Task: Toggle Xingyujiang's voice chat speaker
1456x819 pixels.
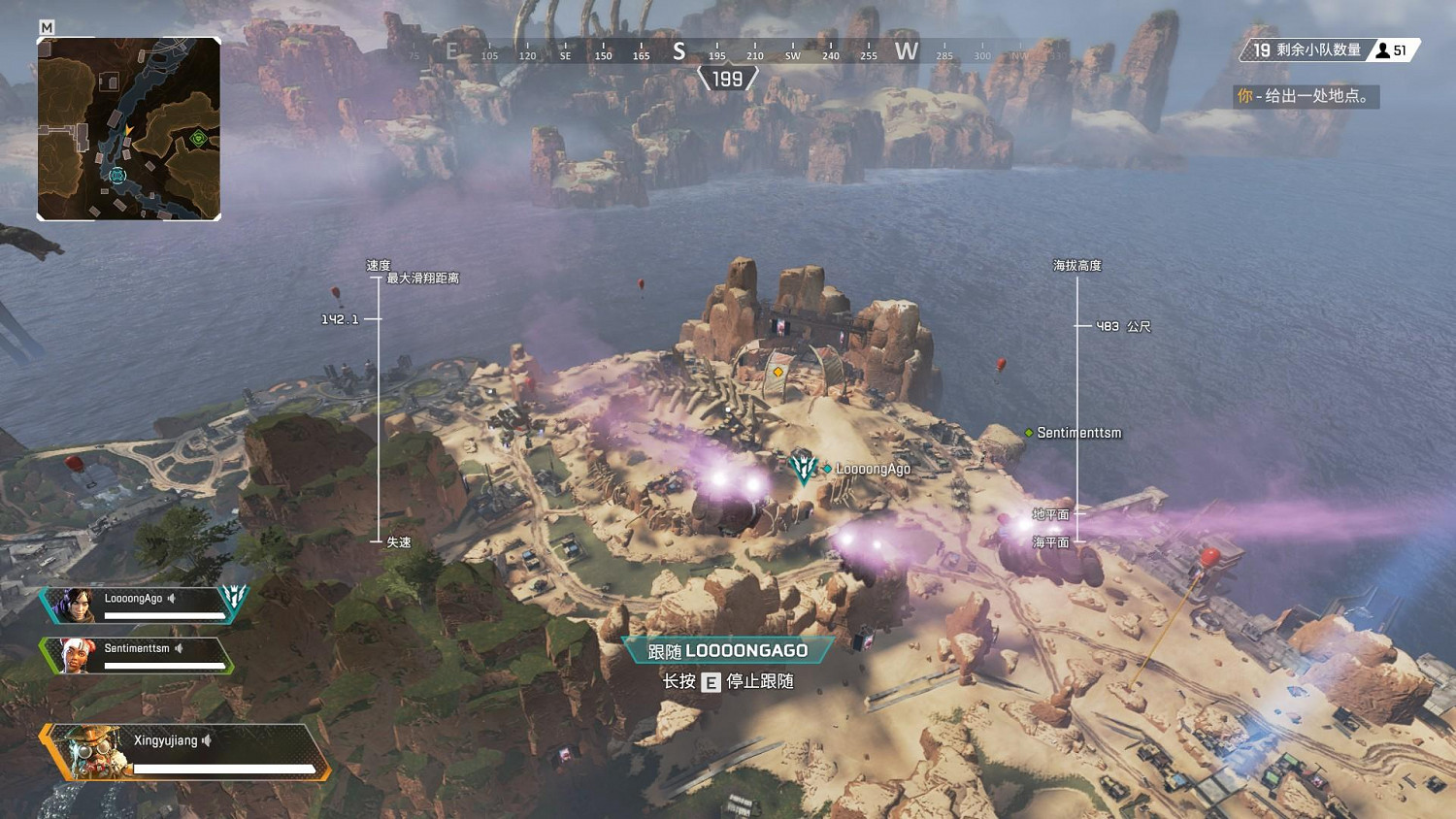Action: [x=206, y=738]
